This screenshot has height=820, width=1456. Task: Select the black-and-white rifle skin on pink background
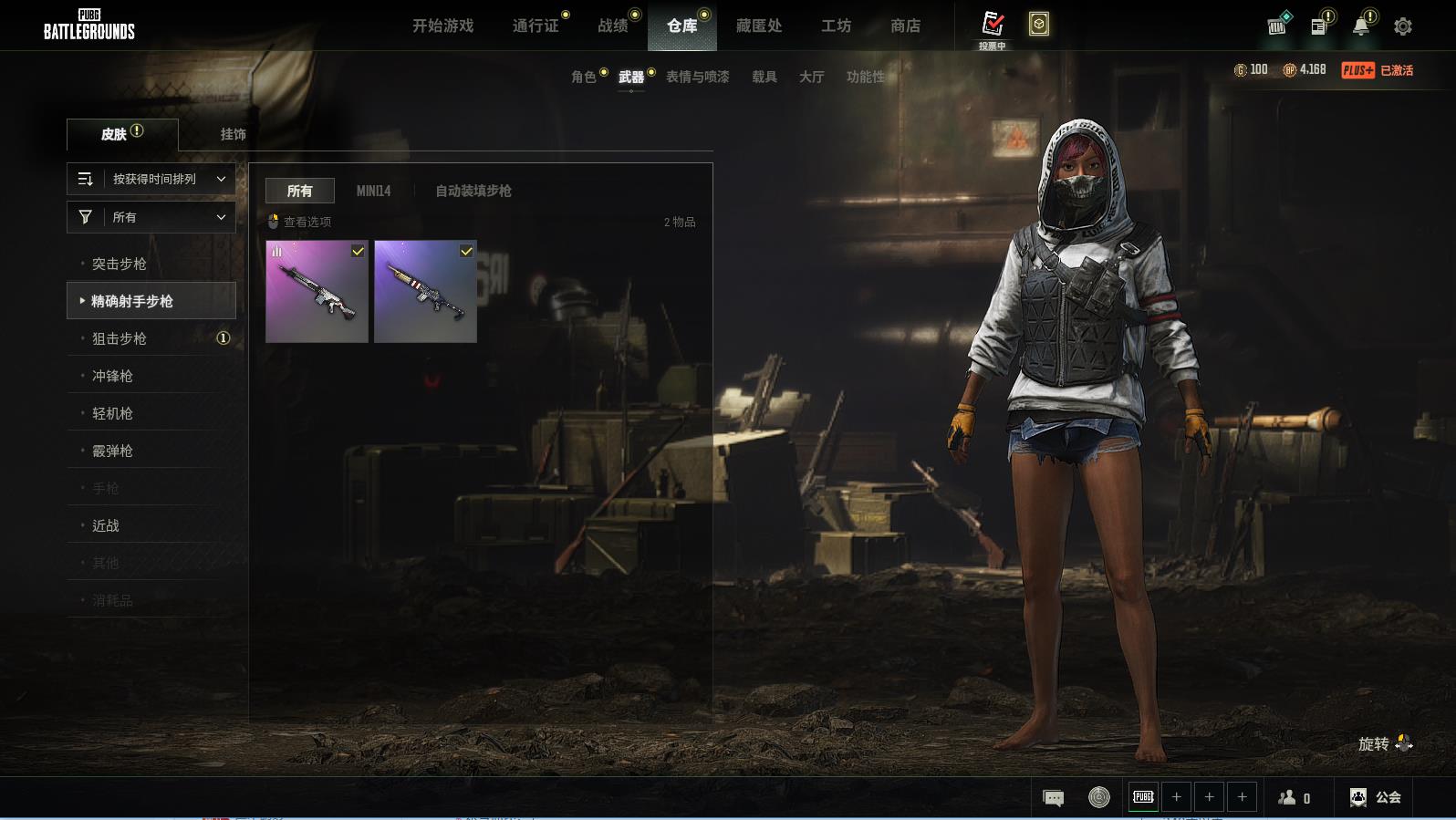(317, 292)
